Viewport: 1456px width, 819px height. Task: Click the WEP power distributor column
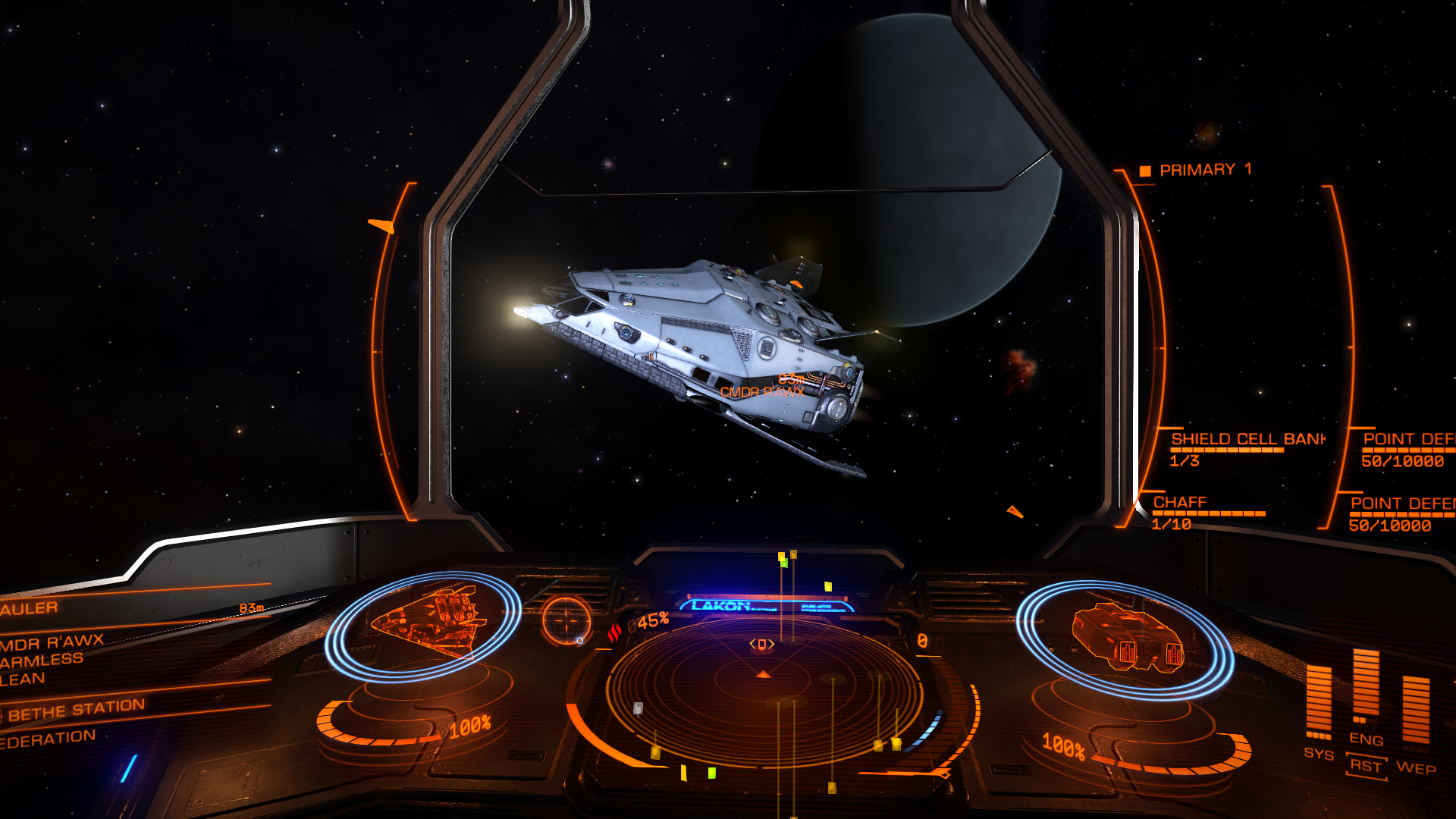1415,711
